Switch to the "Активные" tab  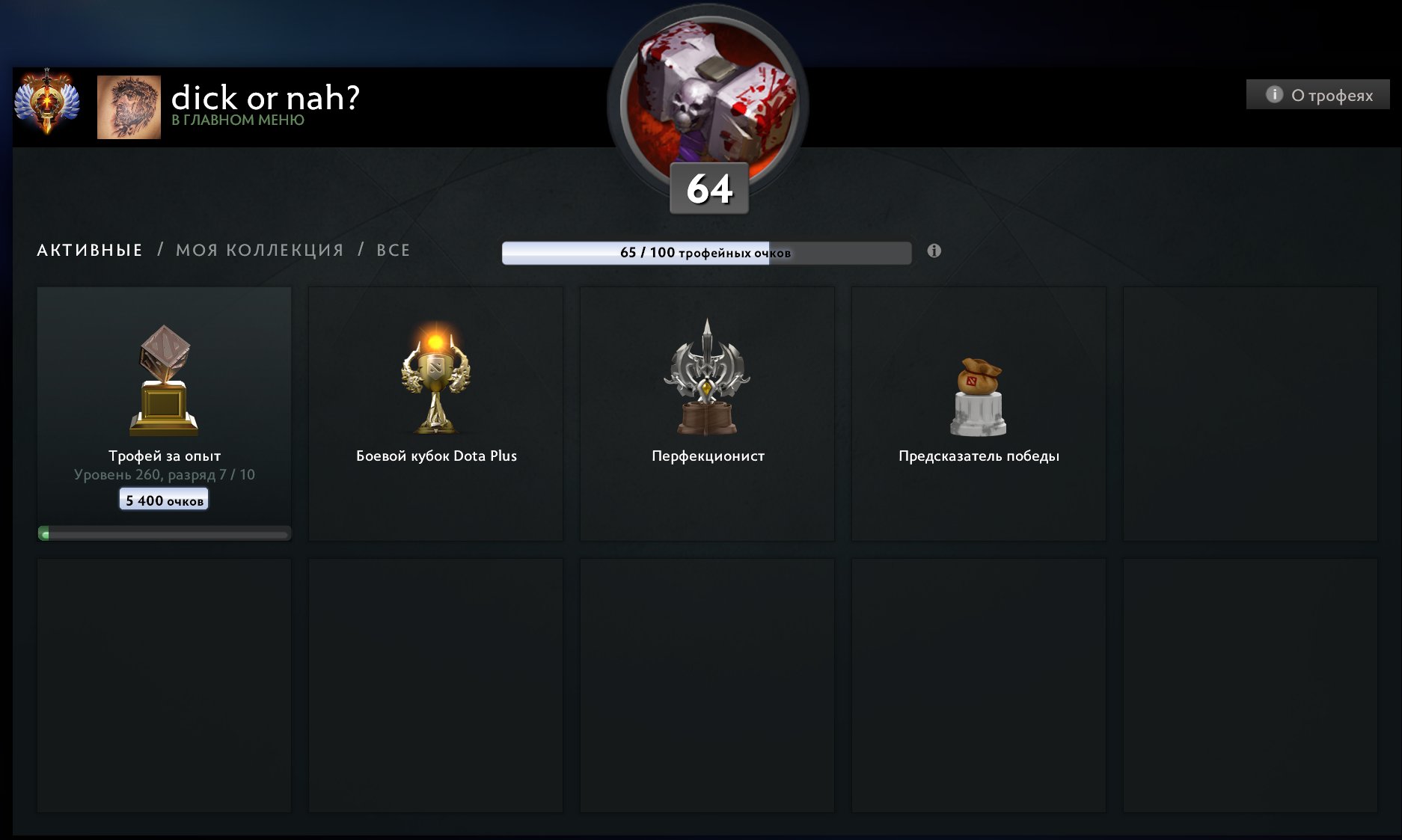[x=90, y=250]
